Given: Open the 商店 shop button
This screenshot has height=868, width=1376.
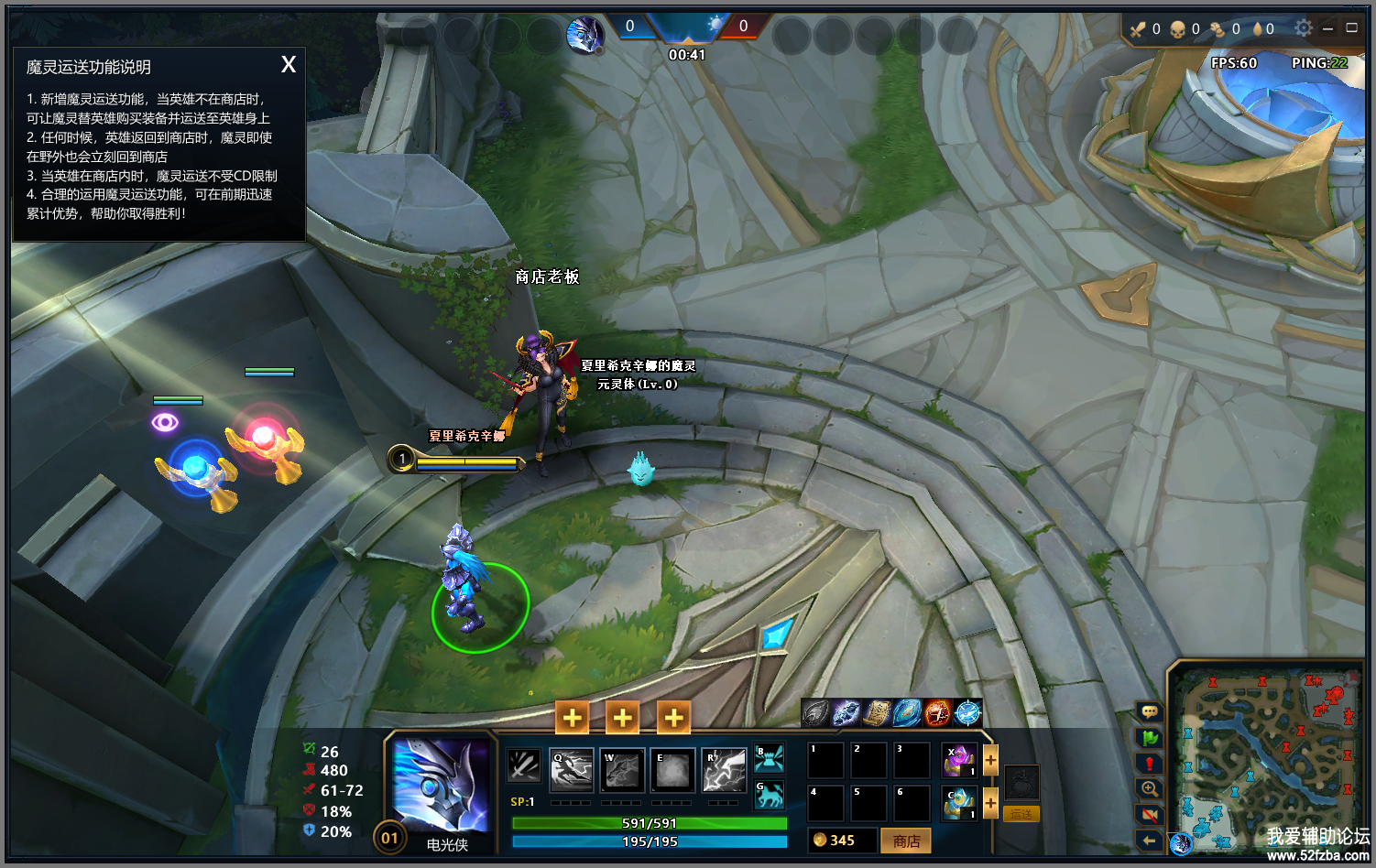Looking at the screenshot, I should [905, 841].
